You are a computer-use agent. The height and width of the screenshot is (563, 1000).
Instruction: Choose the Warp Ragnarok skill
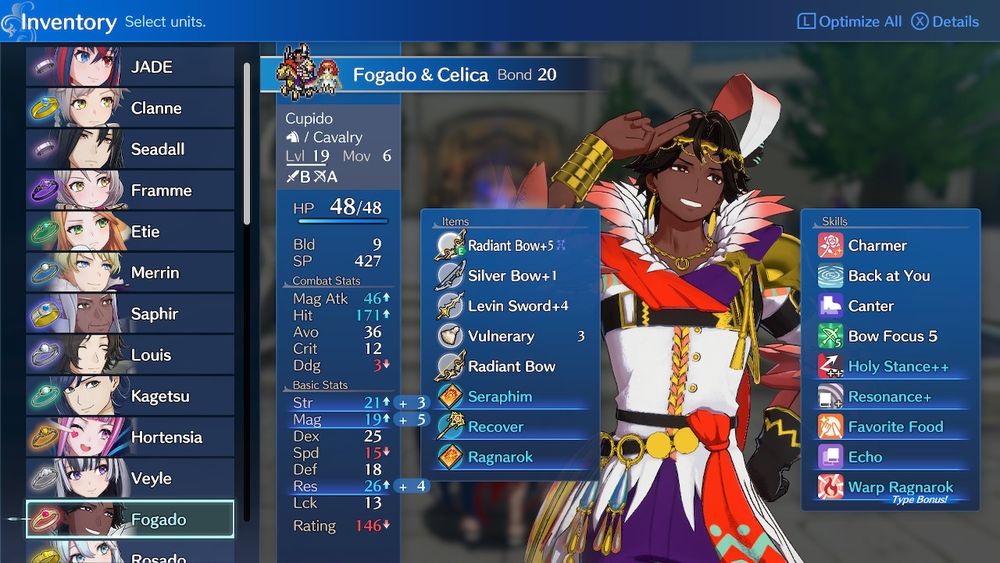coord(899,487)
